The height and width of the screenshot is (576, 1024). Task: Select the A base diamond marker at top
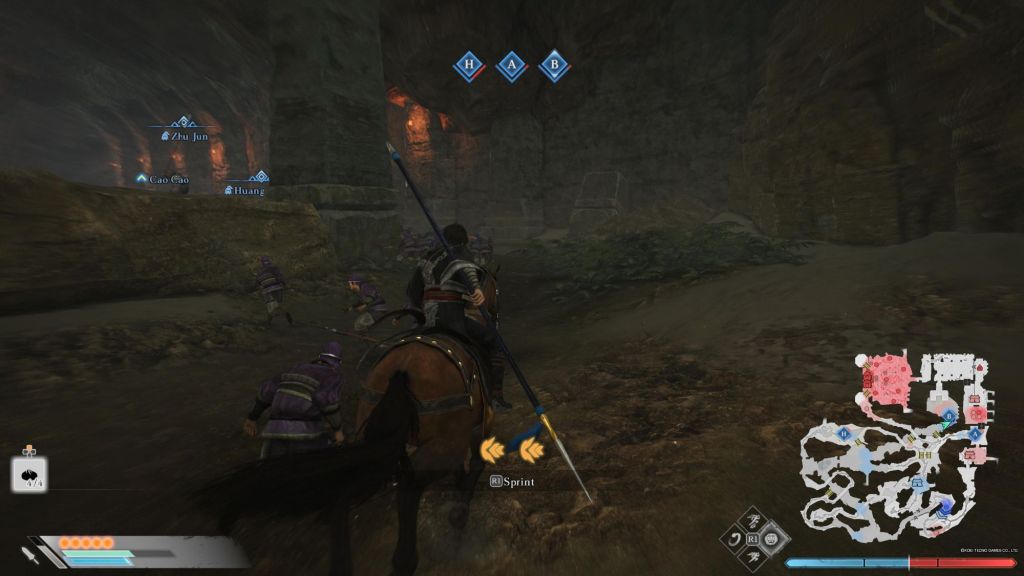click(512, 67)
